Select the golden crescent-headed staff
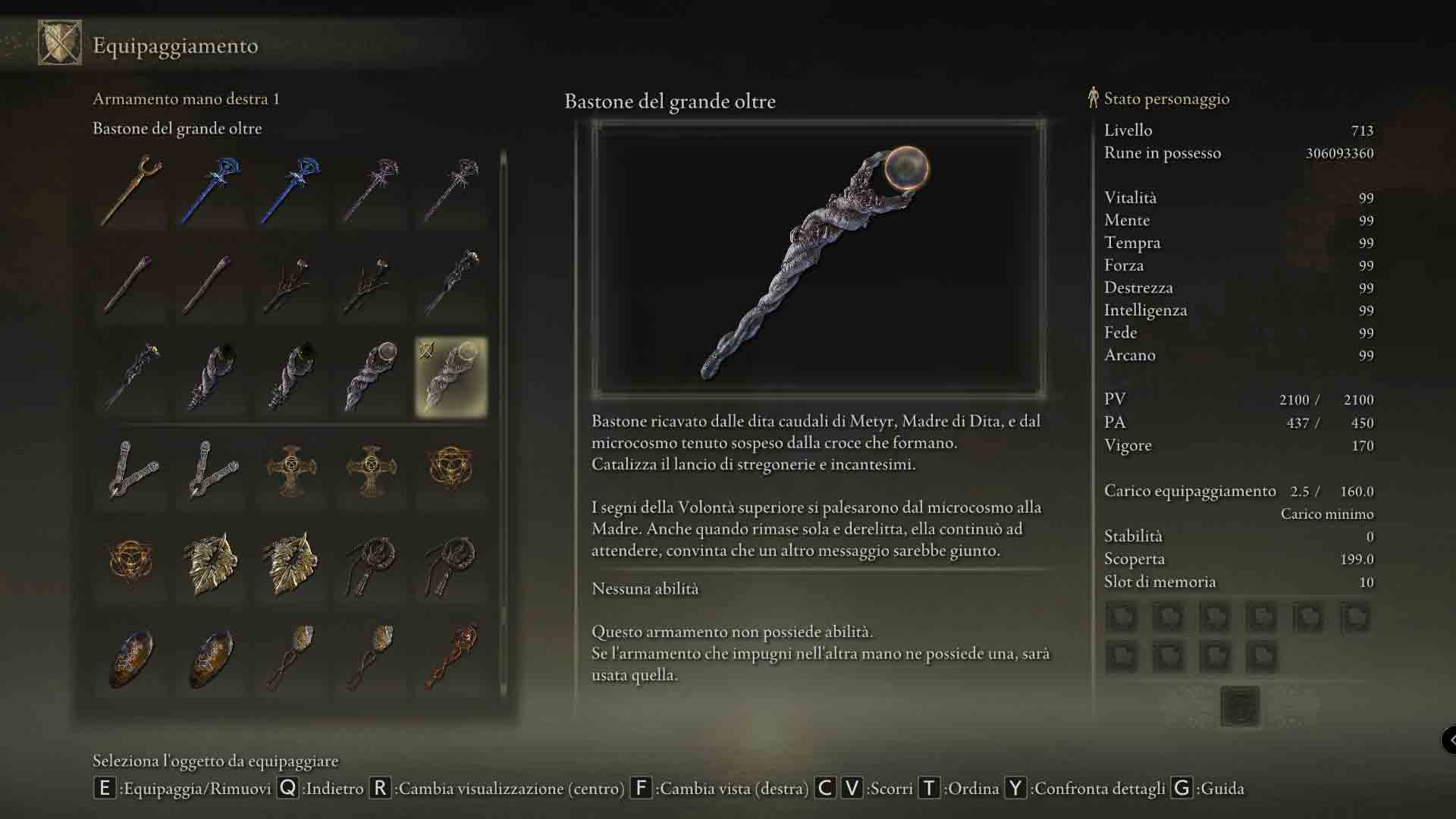Viewport: 1456px width, 819px height. 132,190
